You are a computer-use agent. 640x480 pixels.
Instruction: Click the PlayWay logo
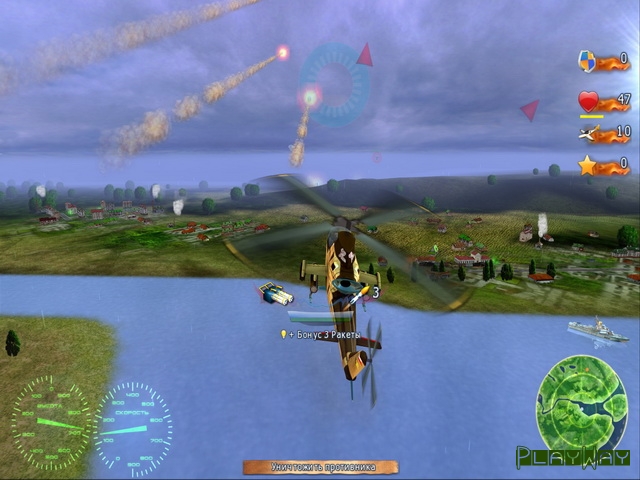coord(573,458)
